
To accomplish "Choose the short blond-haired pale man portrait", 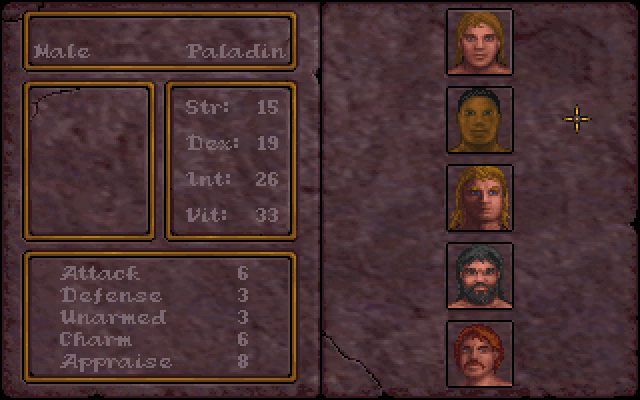I will [x=479, y=42].
